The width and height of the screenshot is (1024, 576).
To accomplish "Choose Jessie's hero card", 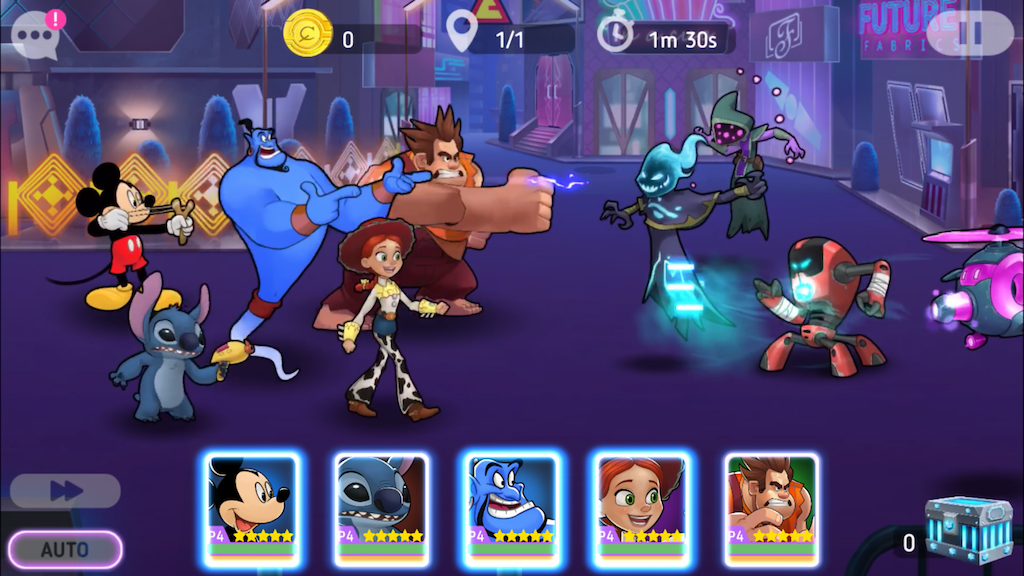I will 641,503.
